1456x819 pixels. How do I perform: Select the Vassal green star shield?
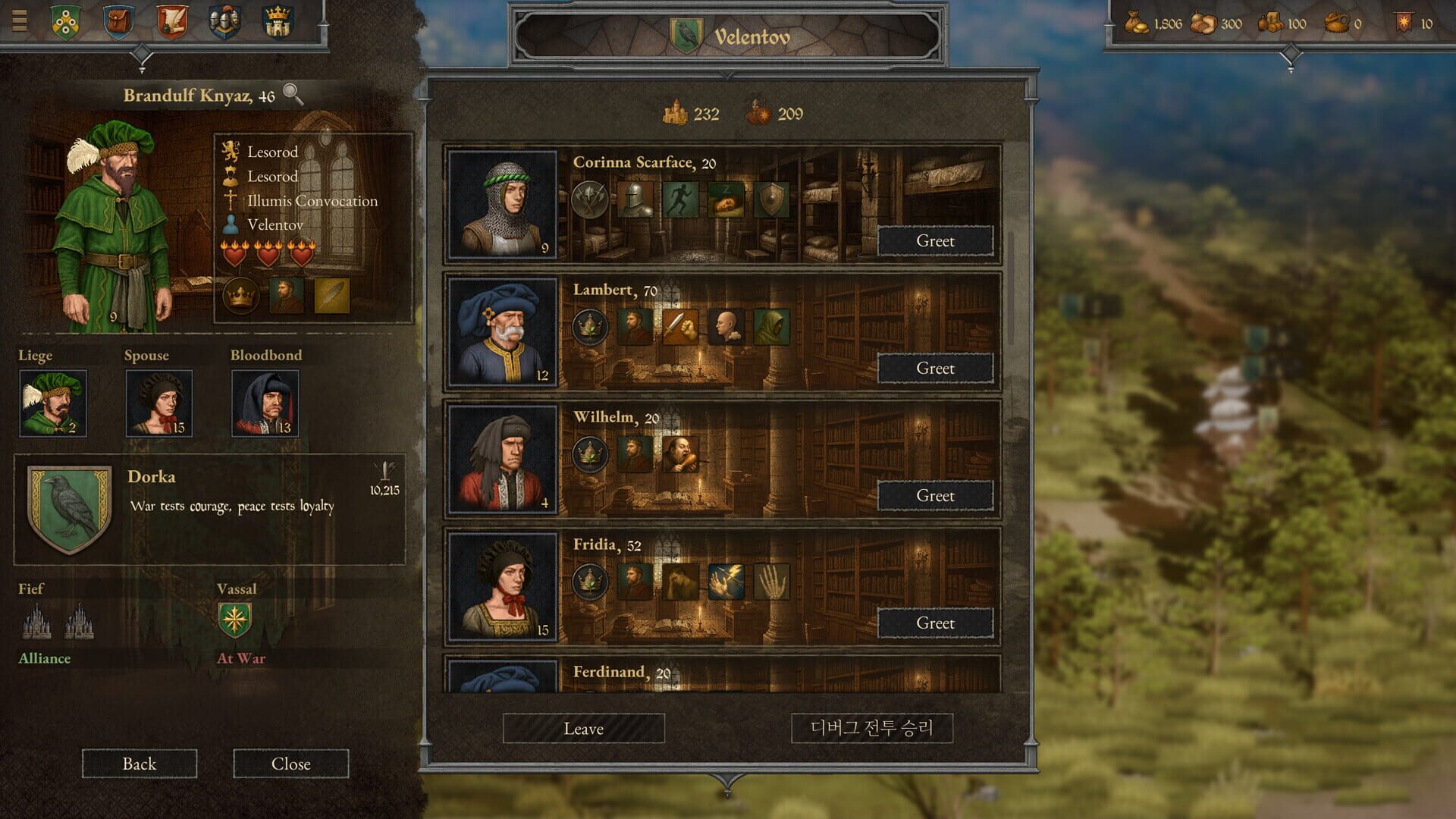click(235, 620)
